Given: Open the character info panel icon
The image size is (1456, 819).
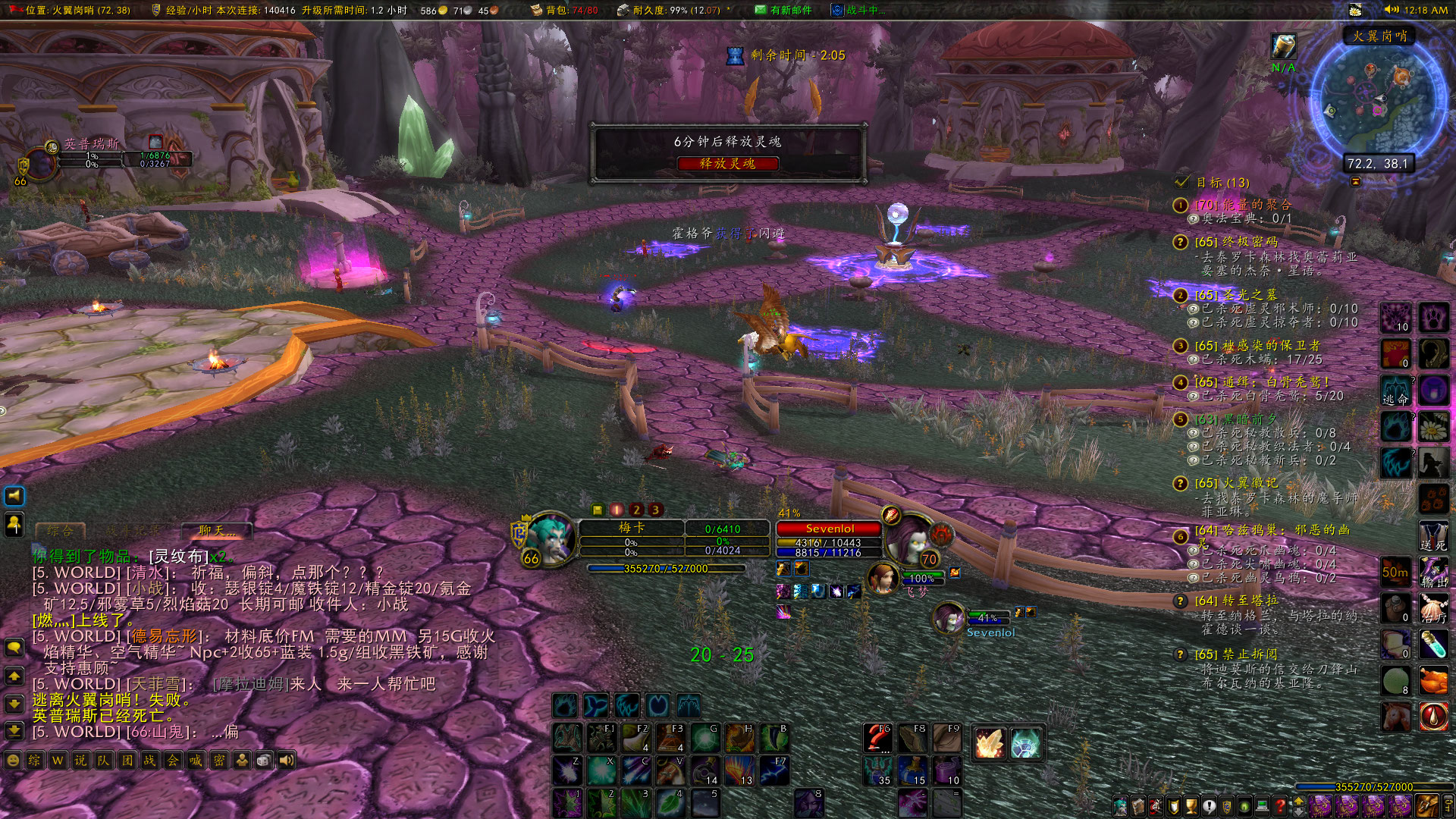Looking at the screenshot, I should click(1121, 806).
